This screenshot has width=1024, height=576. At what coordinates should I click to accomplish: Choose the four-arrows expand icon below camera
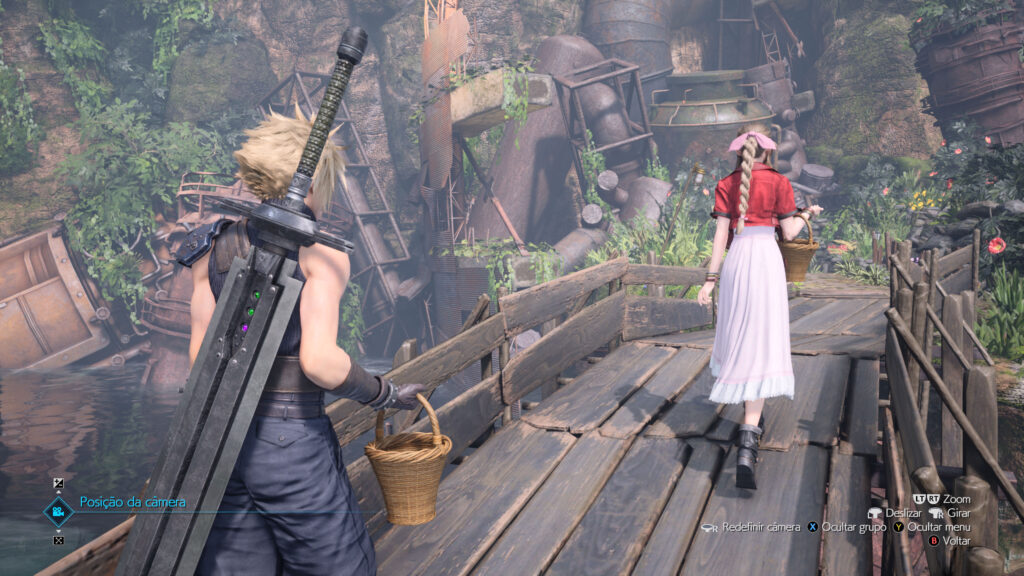tap(58, 541)
